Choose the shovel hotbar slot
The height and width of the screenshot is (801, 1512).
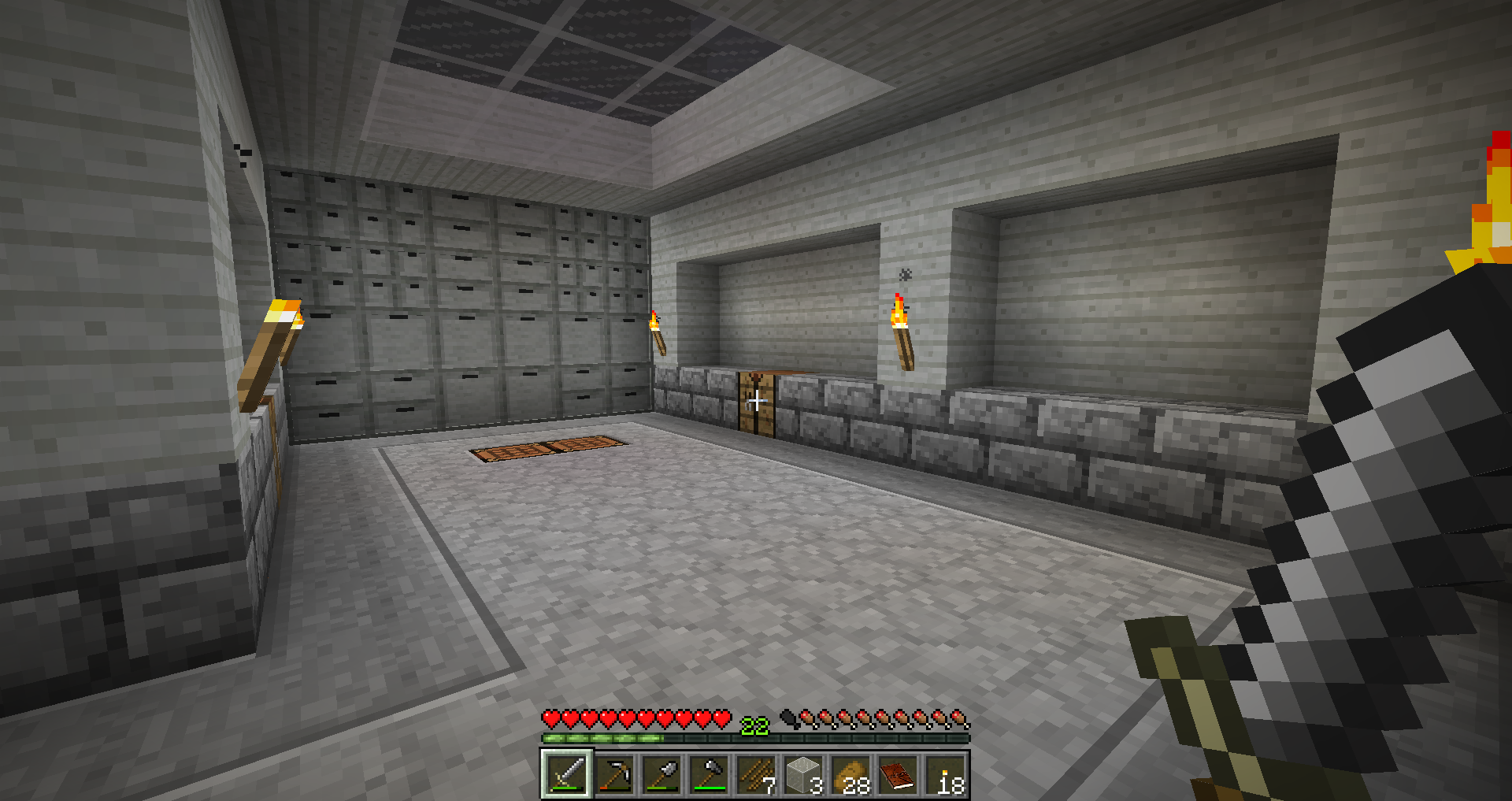pyautogui.click(x=661, y=774)
